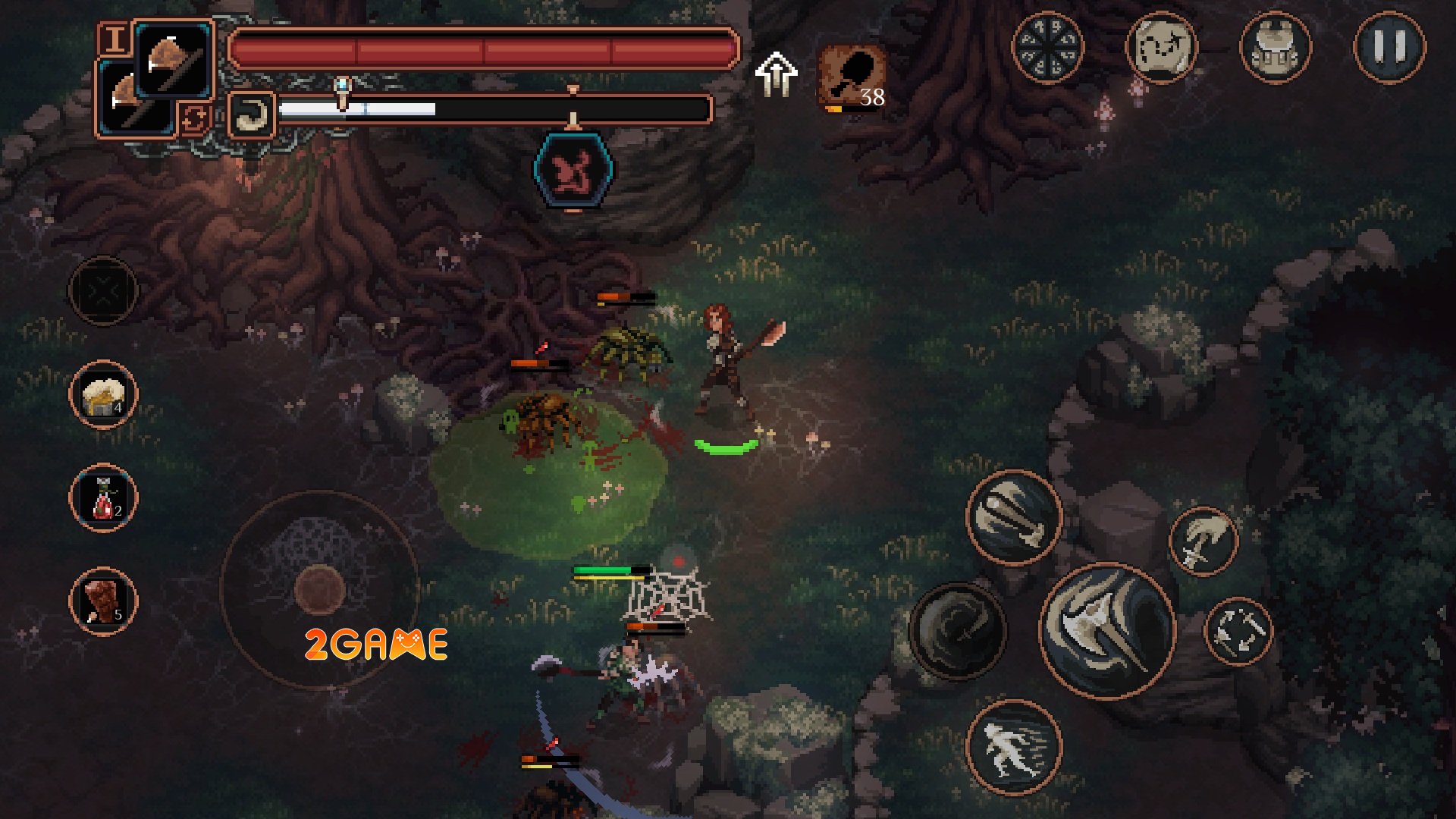Select the front axe weapon slot

174,61
